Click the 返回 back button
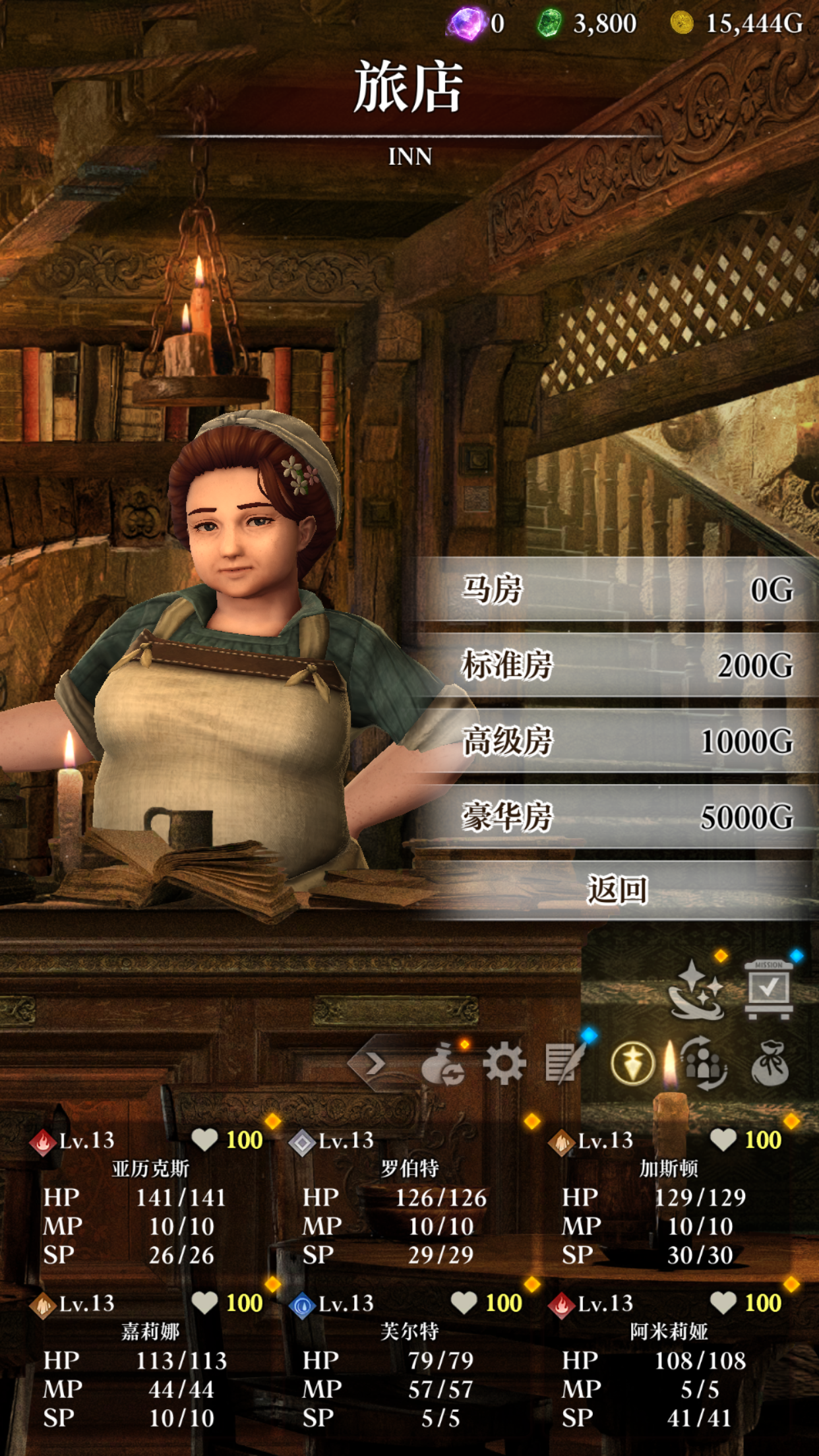The width and height of the screenshot is (819, 1456). pyautogui.click(x=617, y=890)
